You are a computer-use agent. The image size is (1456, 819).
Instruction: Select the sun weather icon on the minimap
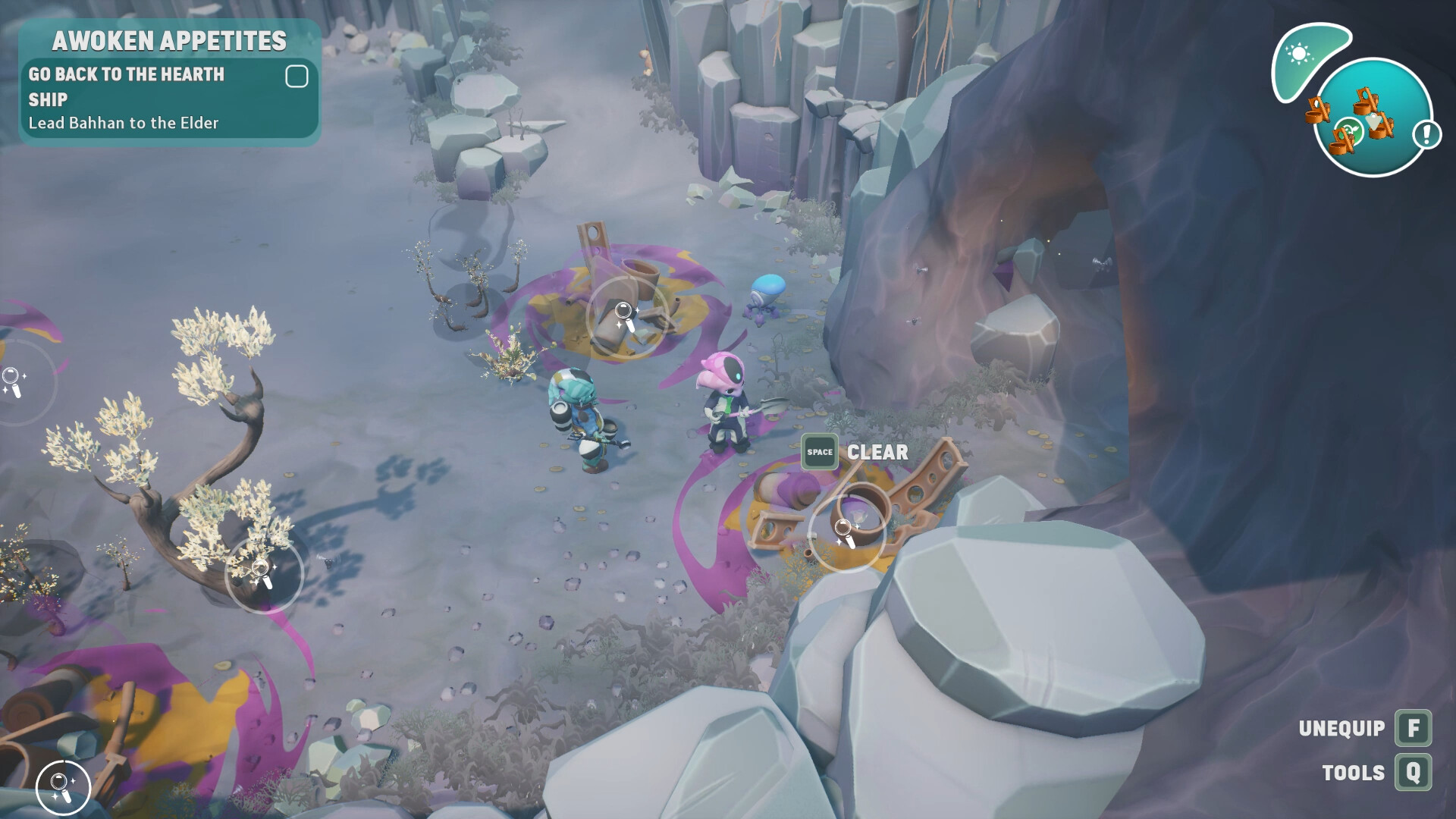1300,52
